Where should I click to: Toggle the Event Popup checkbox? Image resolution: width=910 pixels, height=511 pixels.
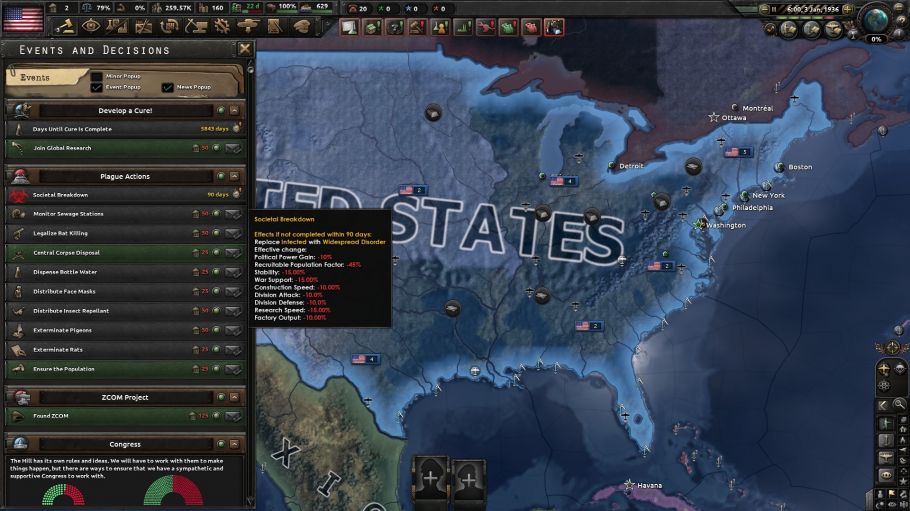[x=97, y=87]
